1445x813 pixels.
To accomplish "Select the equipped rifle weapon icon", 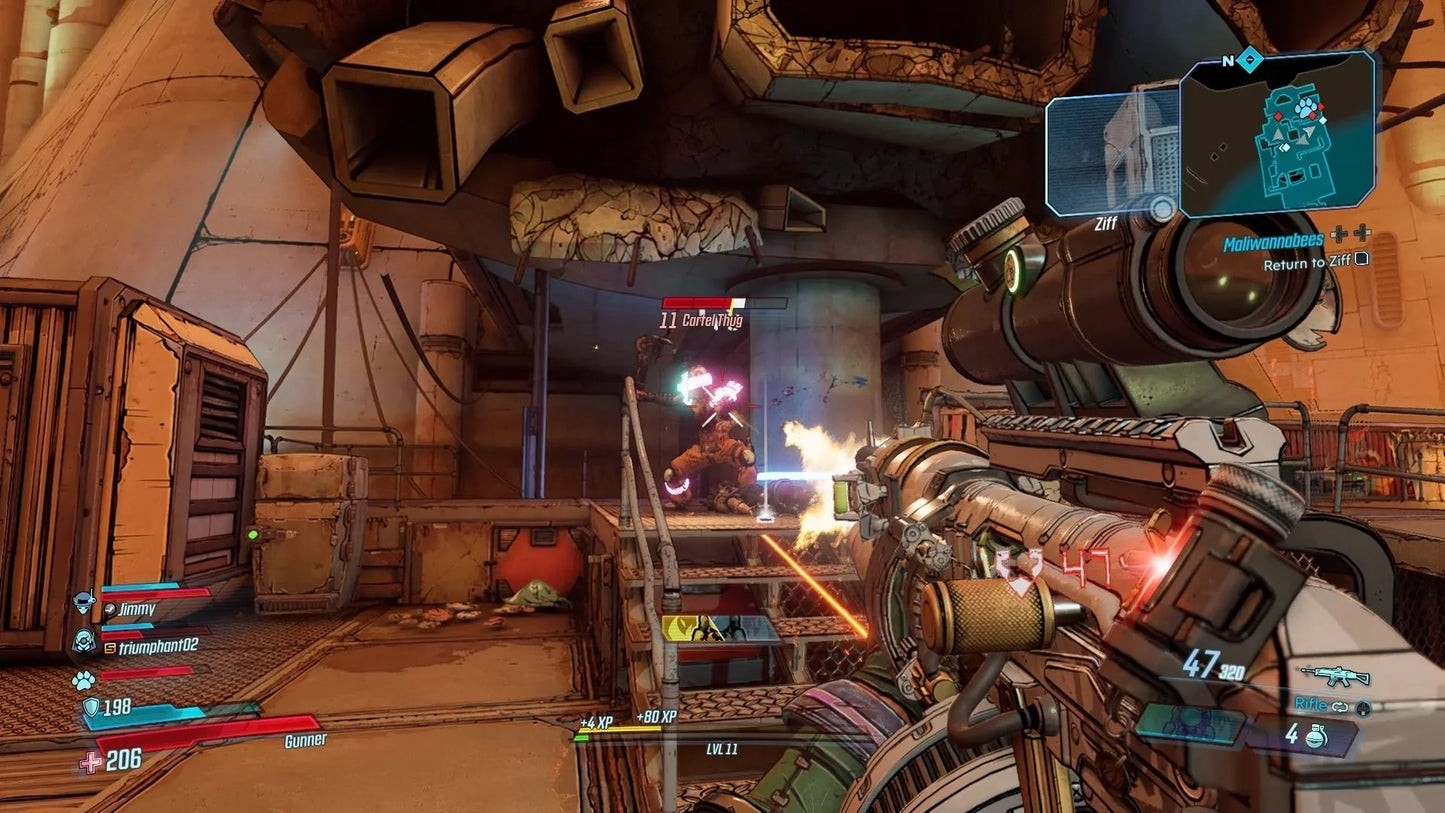I will point(1335,677).
